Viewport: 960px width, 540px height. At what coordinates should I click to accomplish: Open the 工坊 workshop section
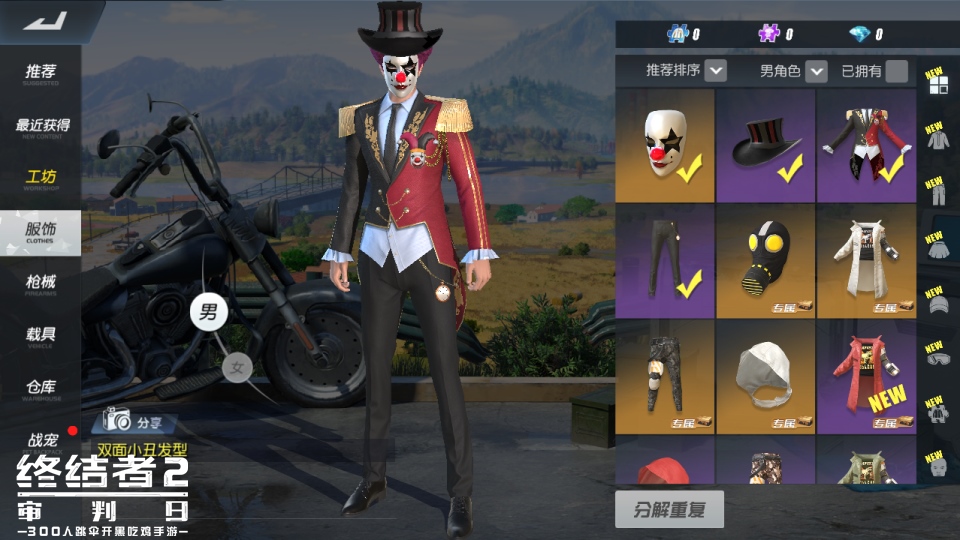[41, 179]
